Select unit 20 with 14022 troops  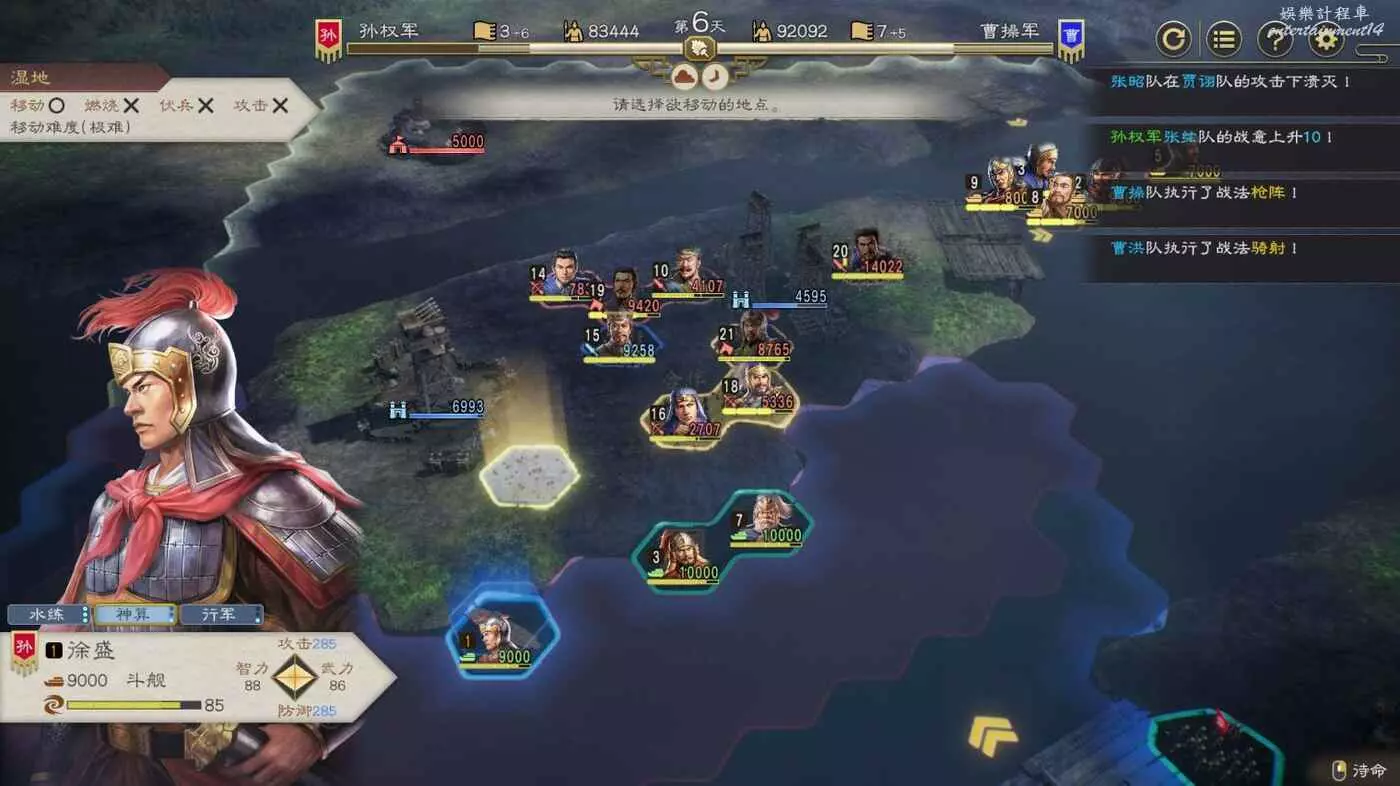[x=868, y=252]
